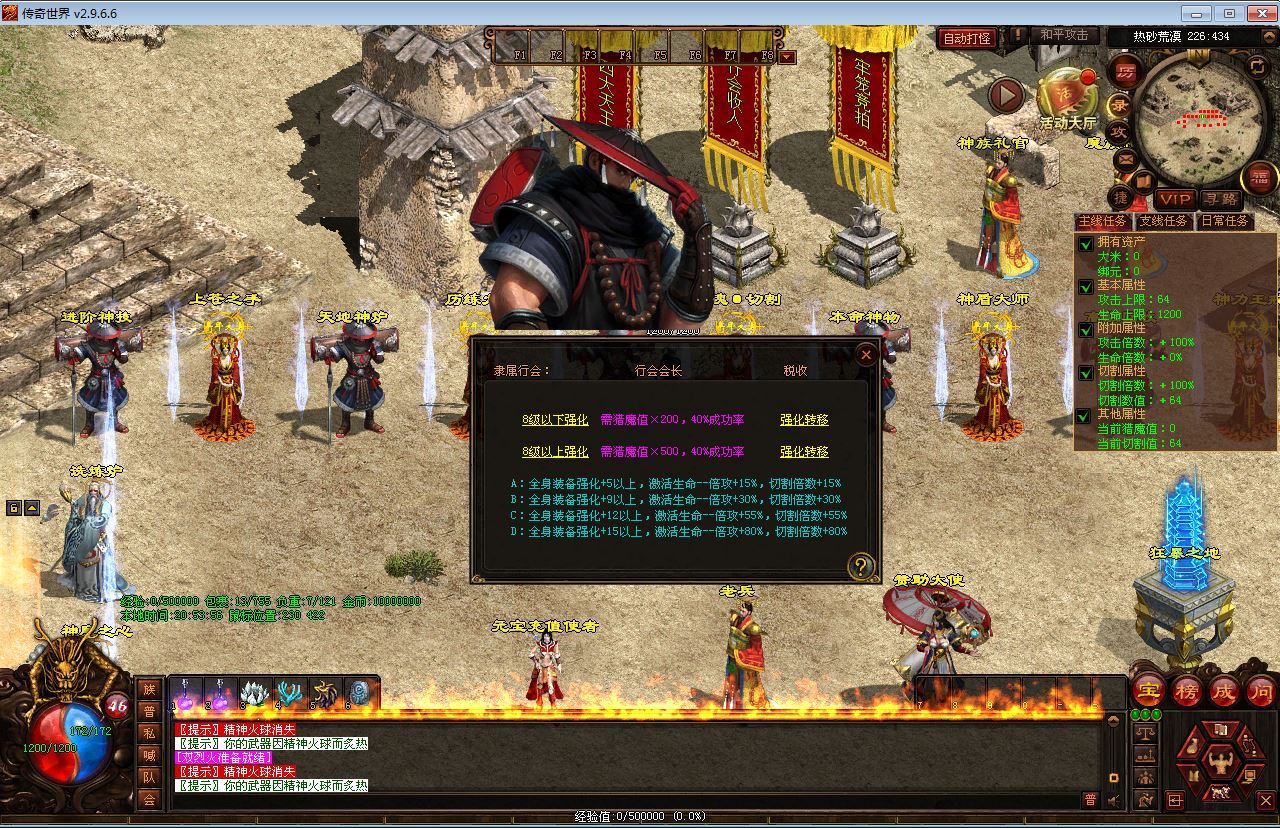Maximize the game window
The image size is (1280, 828).
[x=1229, y=13]
